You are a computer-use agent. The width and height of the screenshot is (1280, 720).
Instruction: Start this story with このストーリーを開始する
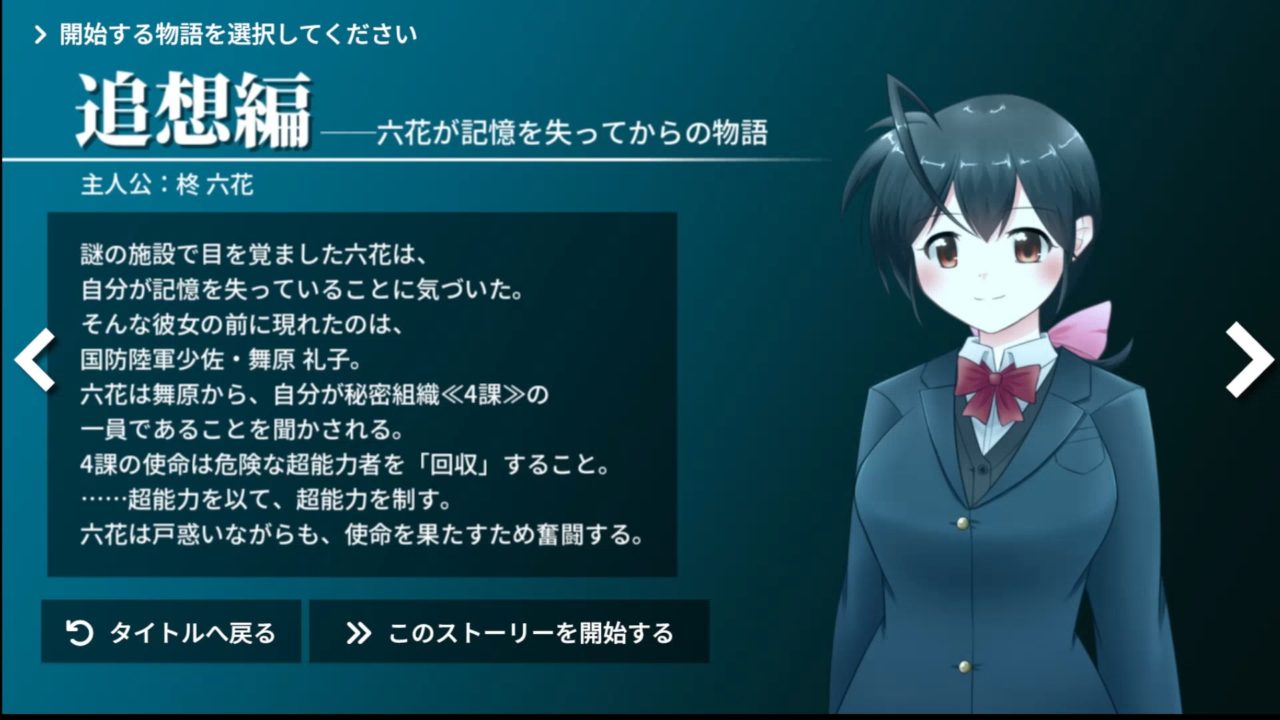point(509,632)
